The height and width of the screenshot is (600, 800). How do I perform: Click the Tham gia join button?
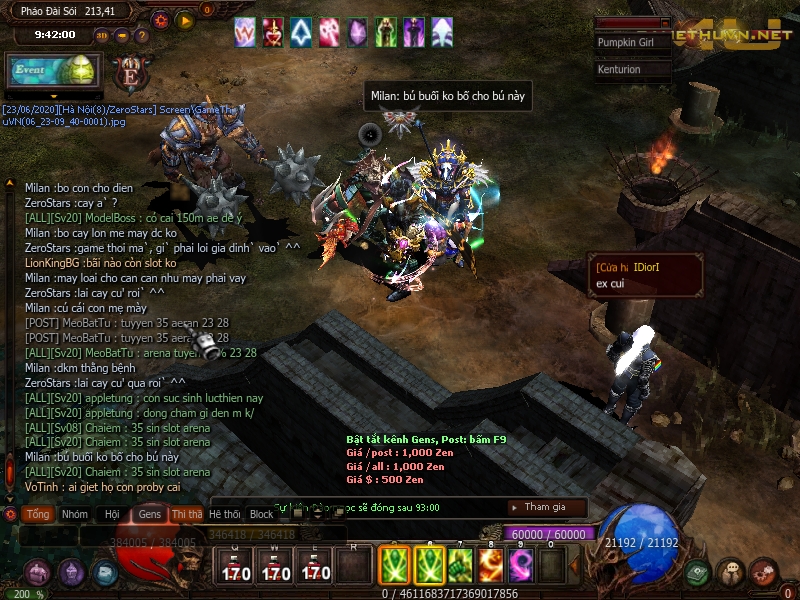546,507
